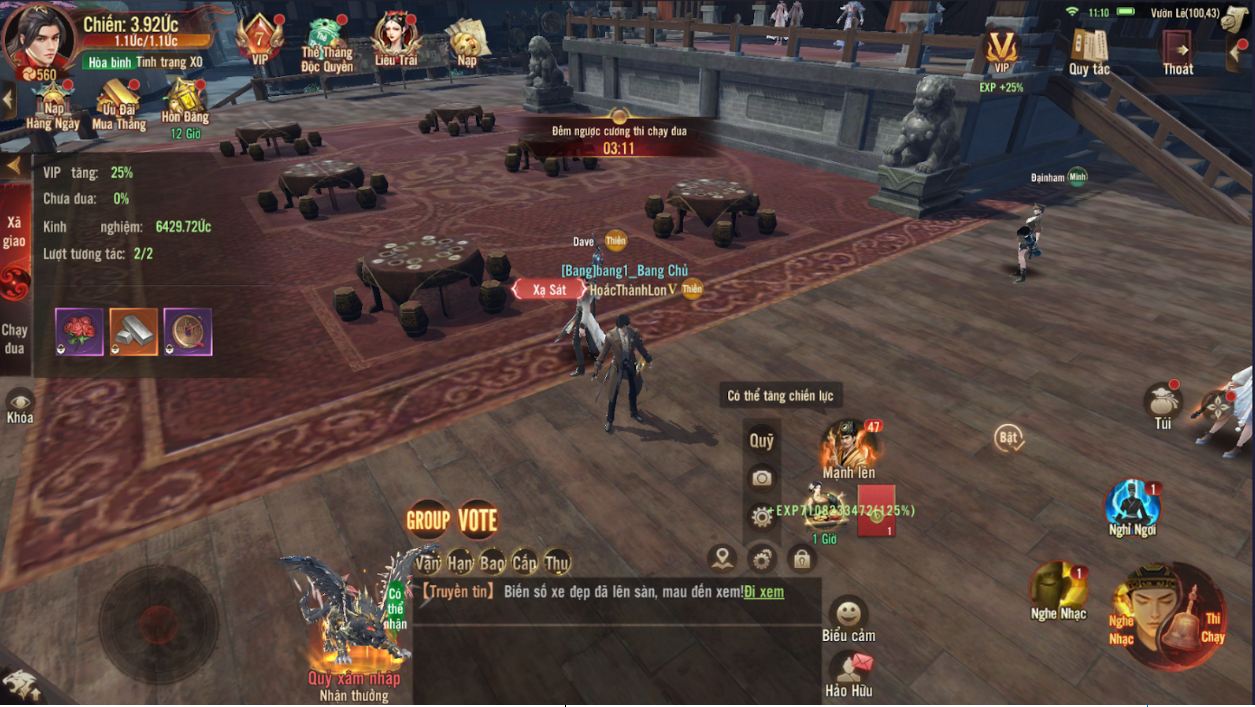
Task: Exit via the Thoát door button
Action: point(1178,48)
